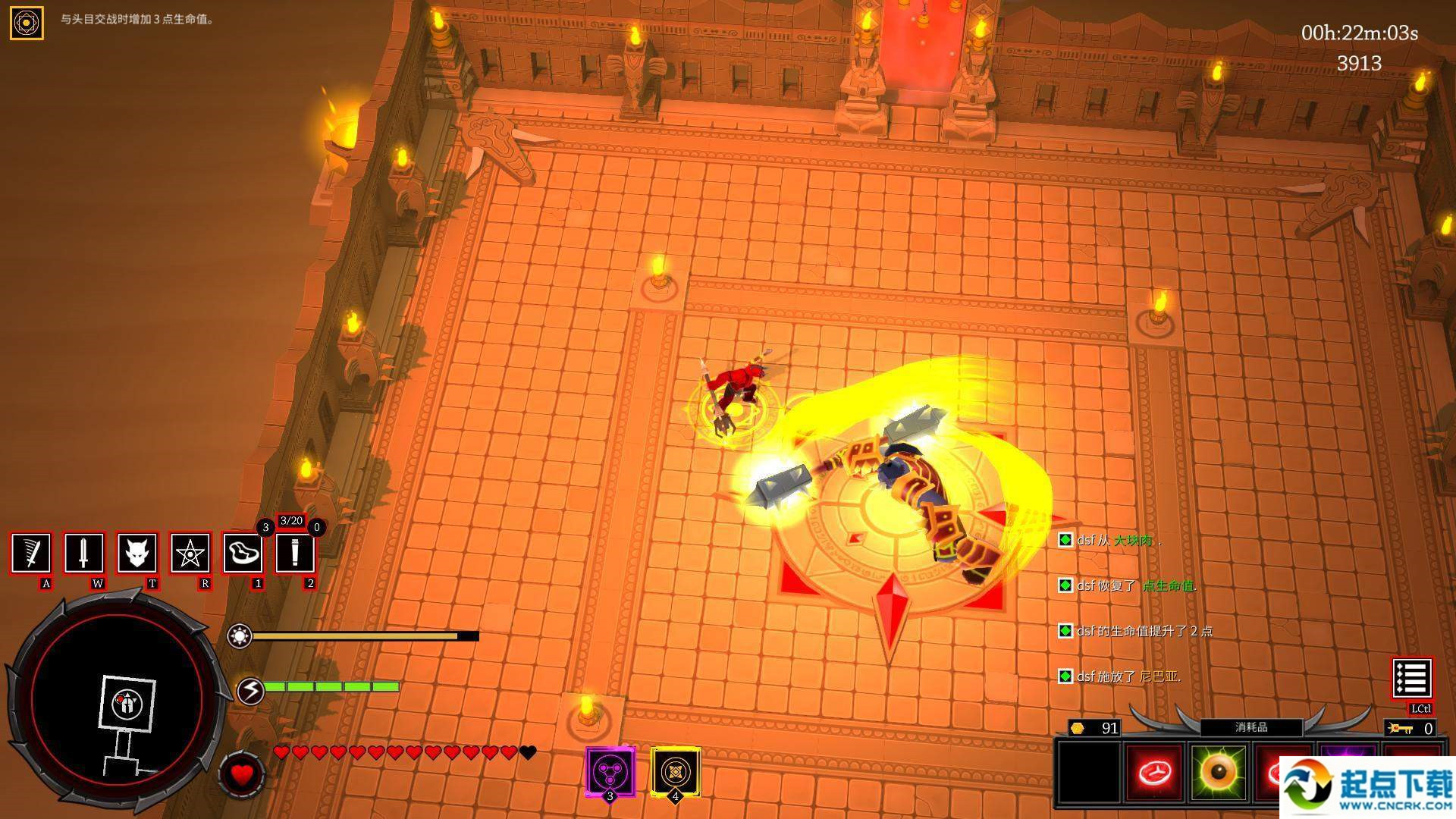Click the round red heart icon
Screen dimensions: 1456x819
coord(242,774)
